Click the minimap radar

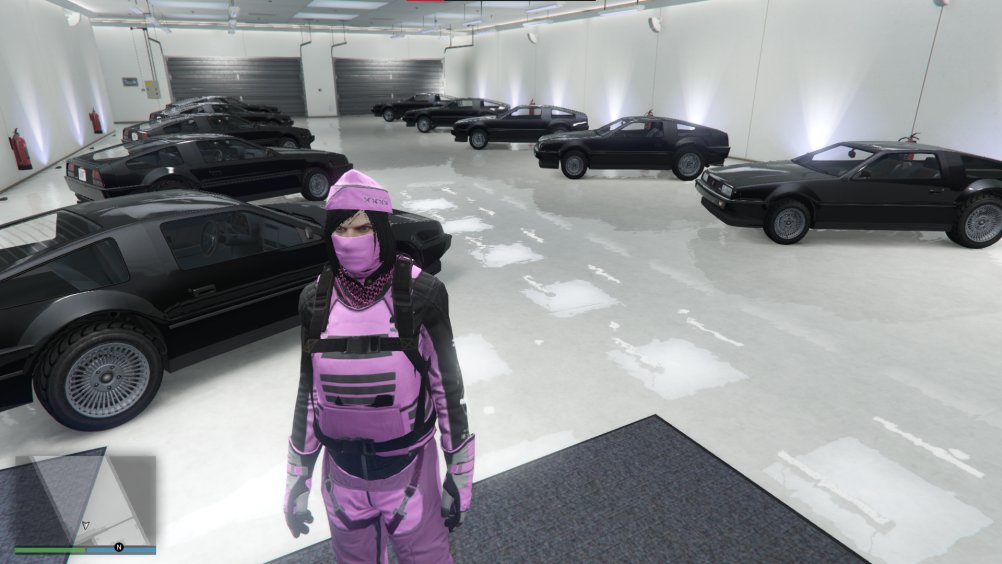(x=85, y=499)
